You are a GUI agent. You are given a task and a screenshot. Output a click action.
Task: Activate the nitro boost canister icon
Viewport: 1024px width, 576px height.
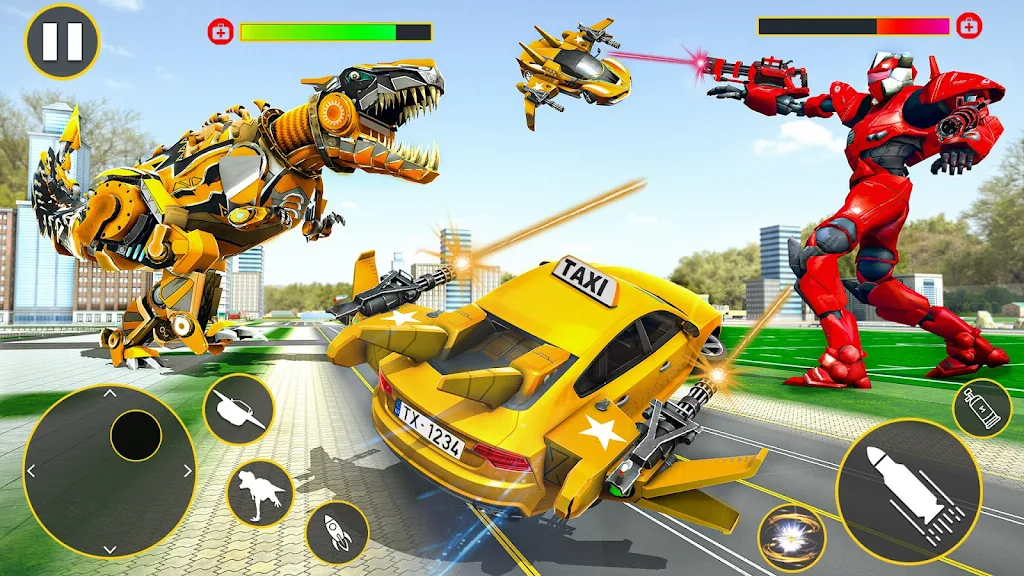click(981, 408)
